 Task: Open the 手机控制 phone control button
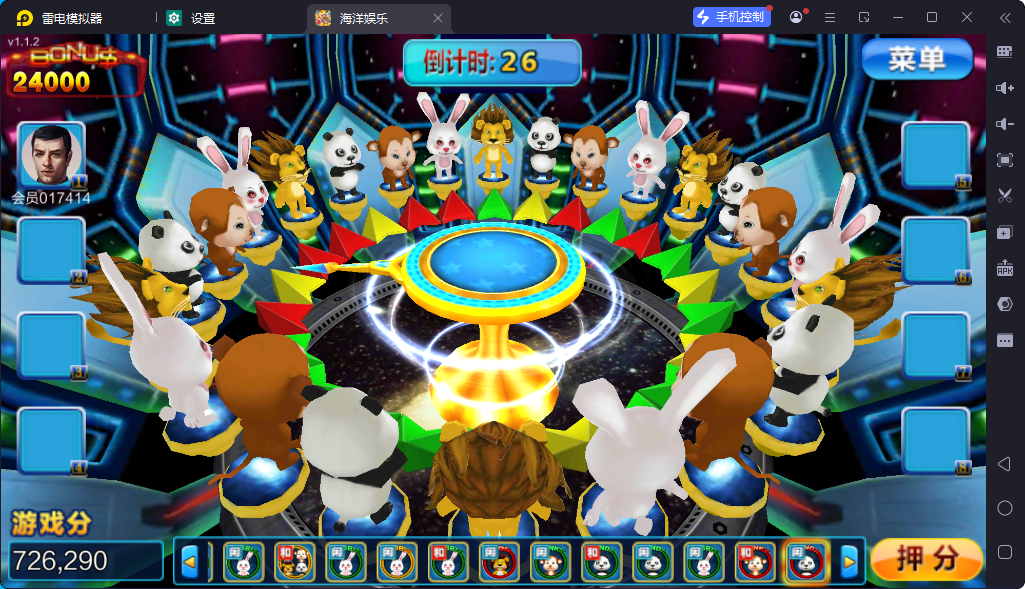(732, 17)
